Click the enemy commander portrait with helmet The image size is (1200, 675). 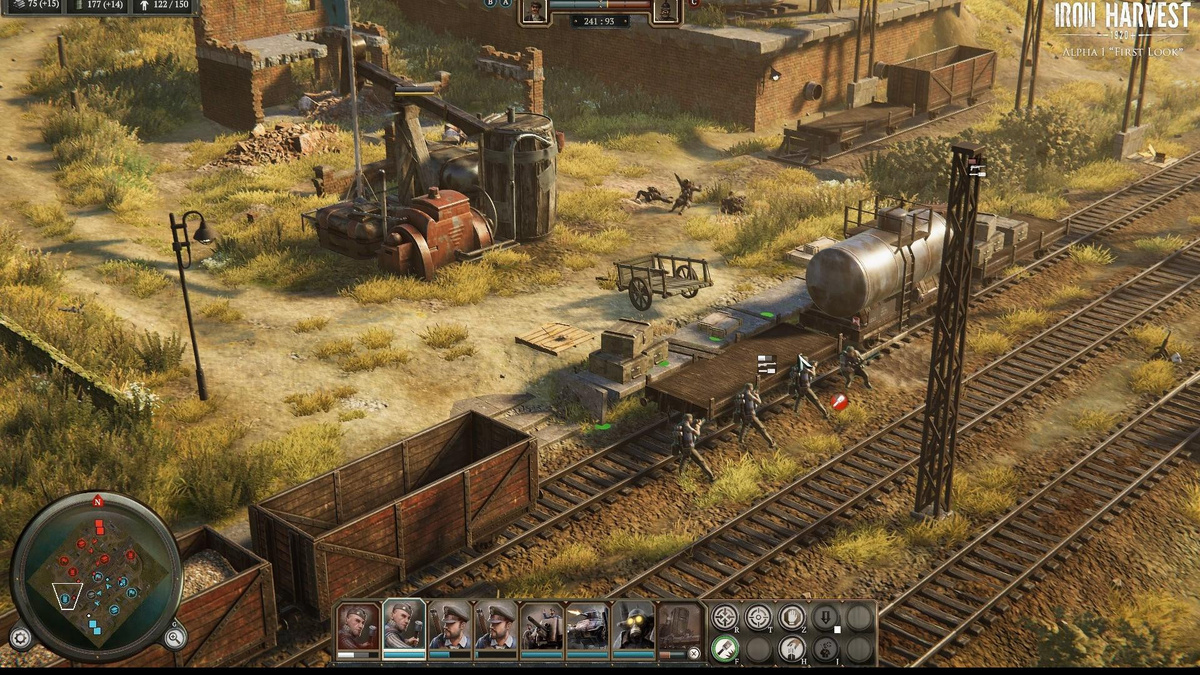[x=665, y=11]
